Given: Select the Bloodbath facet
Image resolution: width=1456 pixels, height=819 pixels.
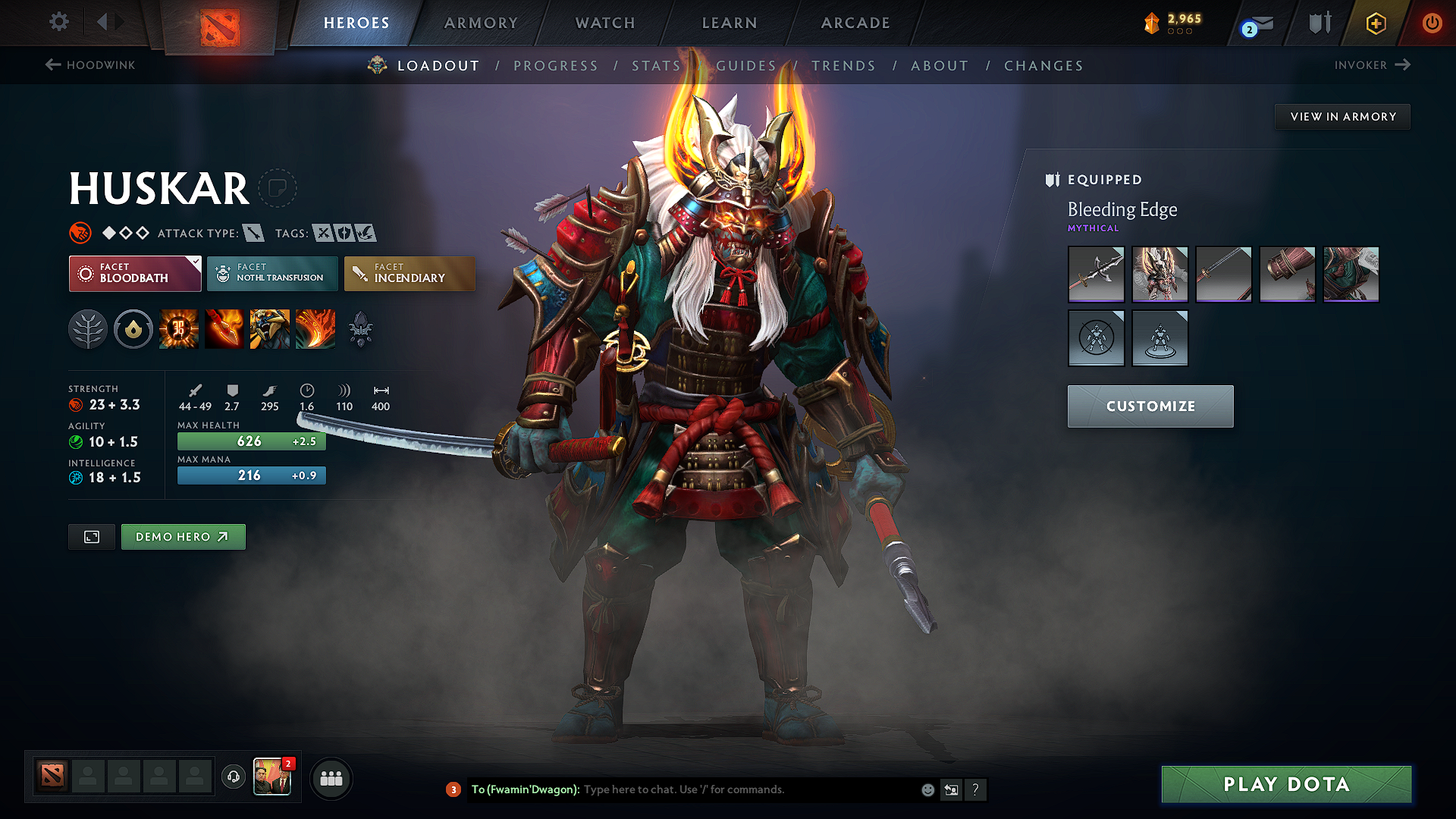Looking at the screenshot, I should (x=135, y=273).
